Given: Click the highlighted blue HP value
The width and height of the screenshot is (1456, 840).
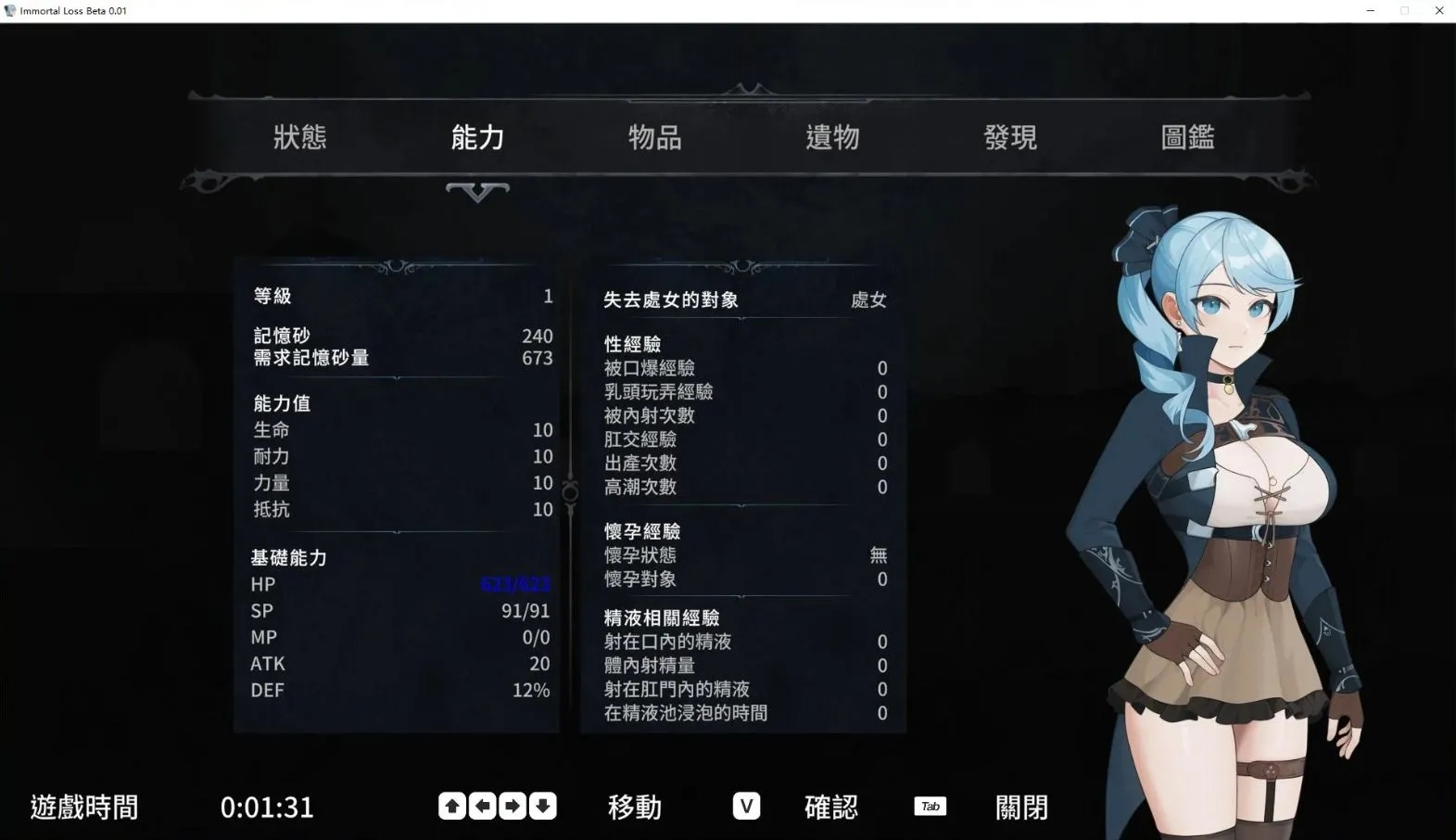Looking at the screenshot, I should tap(516, 584).
